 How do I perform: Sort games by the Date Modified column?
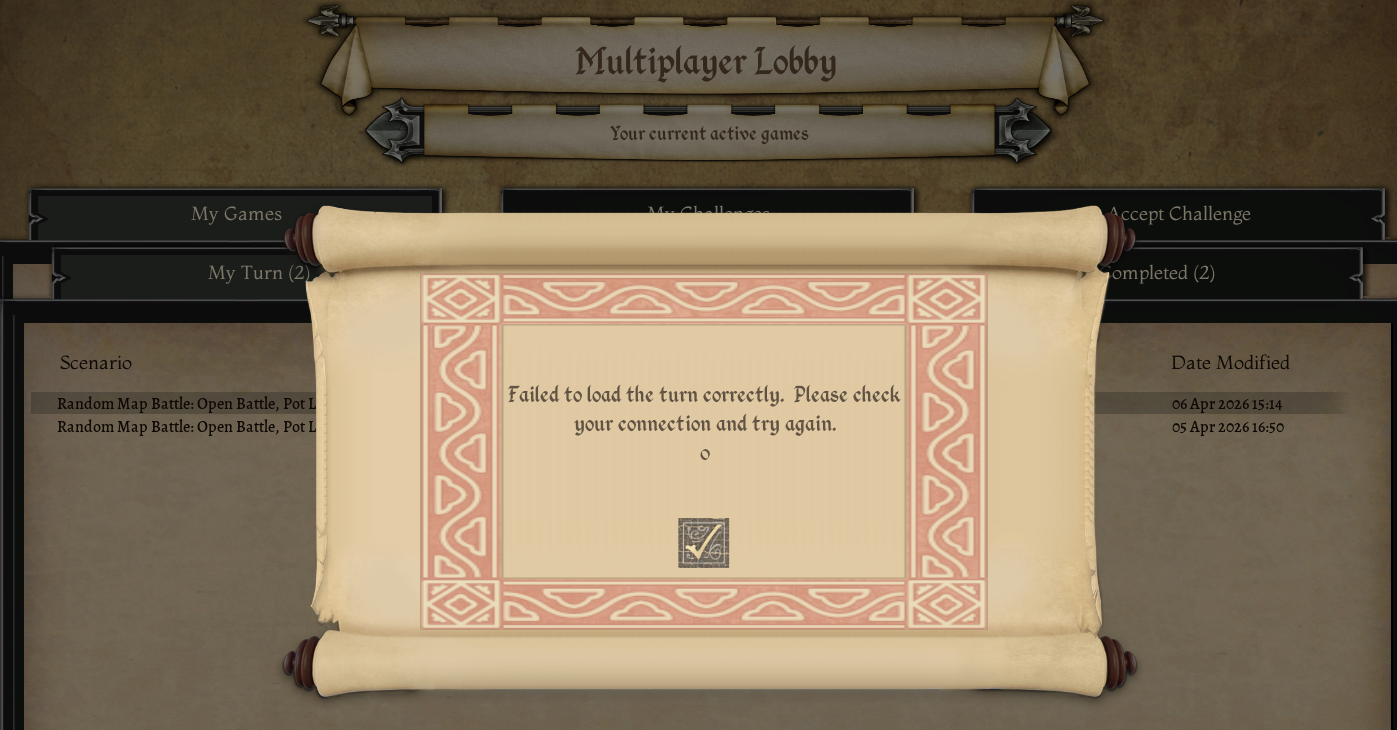[x=1230, y=363]
